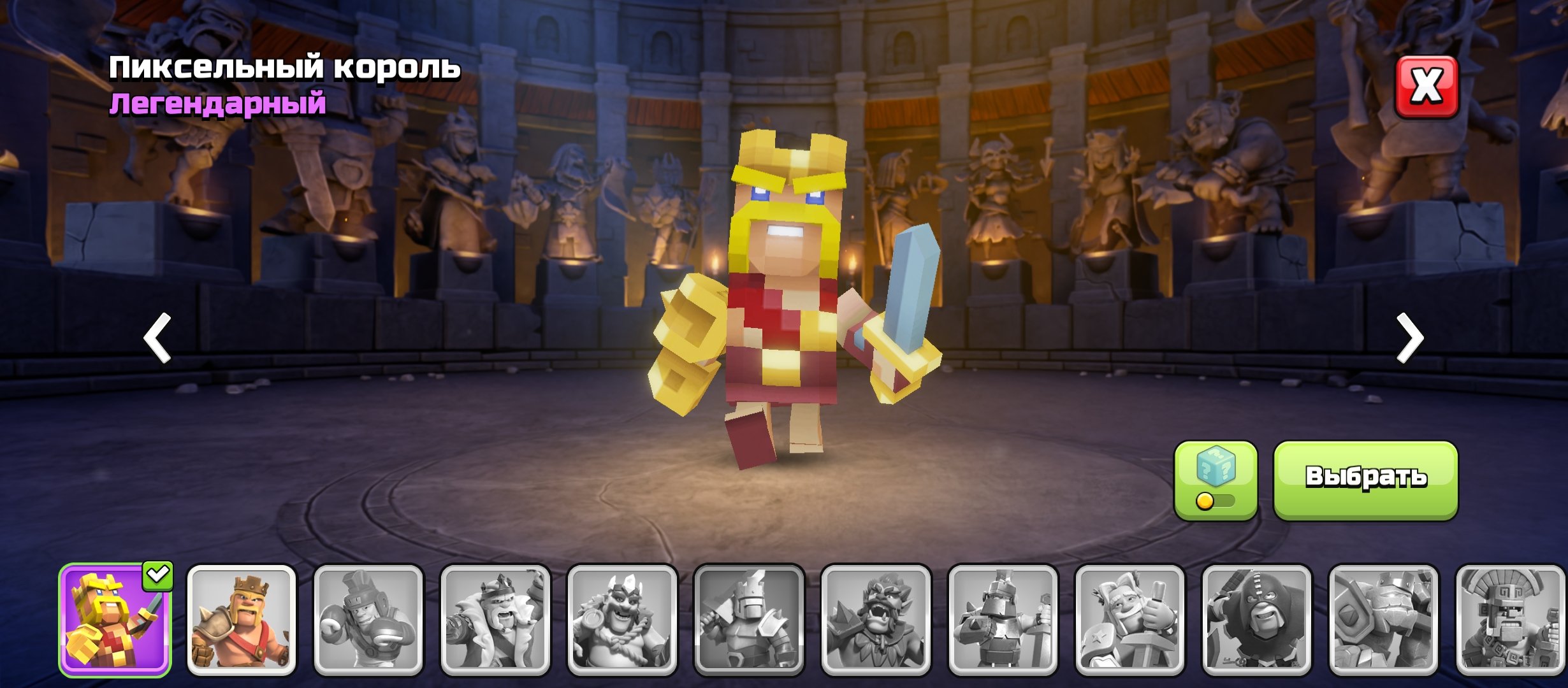The width and height of the screenshot is (1568, 688).
Task: Pick the boxer king skin with gloves
Action: coord(368,620)
